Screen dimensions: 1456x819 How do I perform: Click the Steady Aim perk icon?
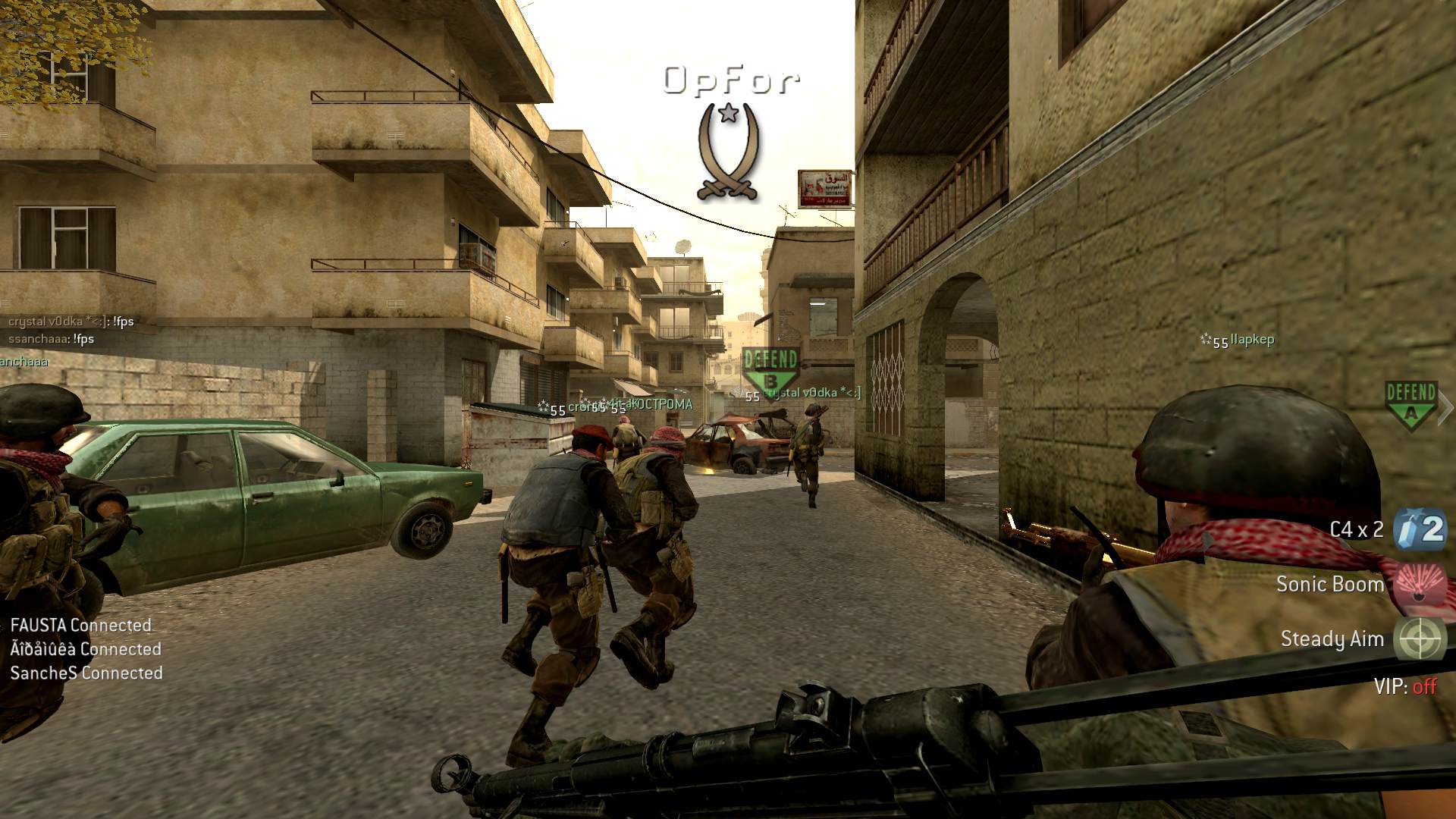coord(1421,639)
